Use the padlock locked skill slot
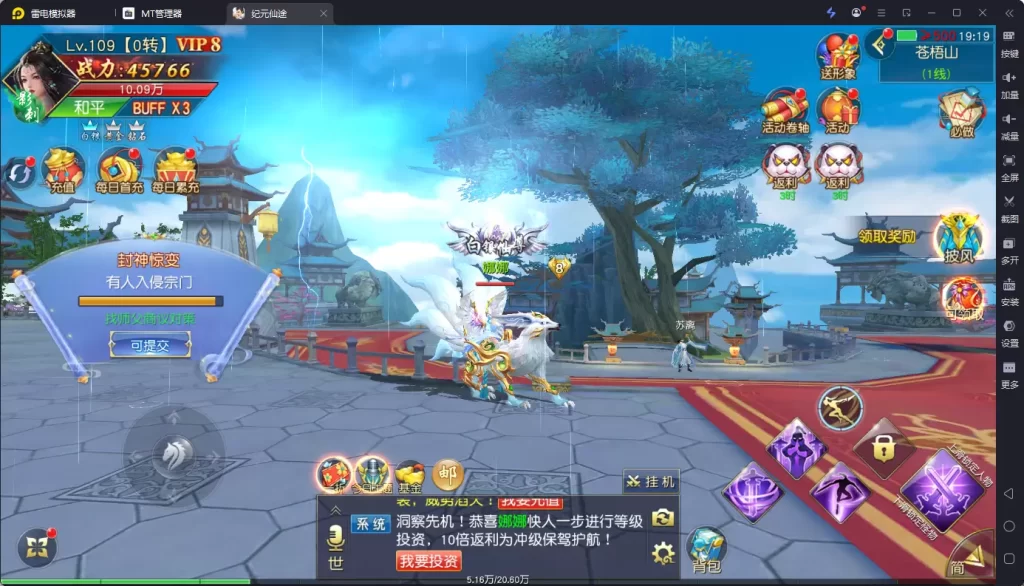The image size is (1024, 586). pyautogui.click(x=881, y=446)
